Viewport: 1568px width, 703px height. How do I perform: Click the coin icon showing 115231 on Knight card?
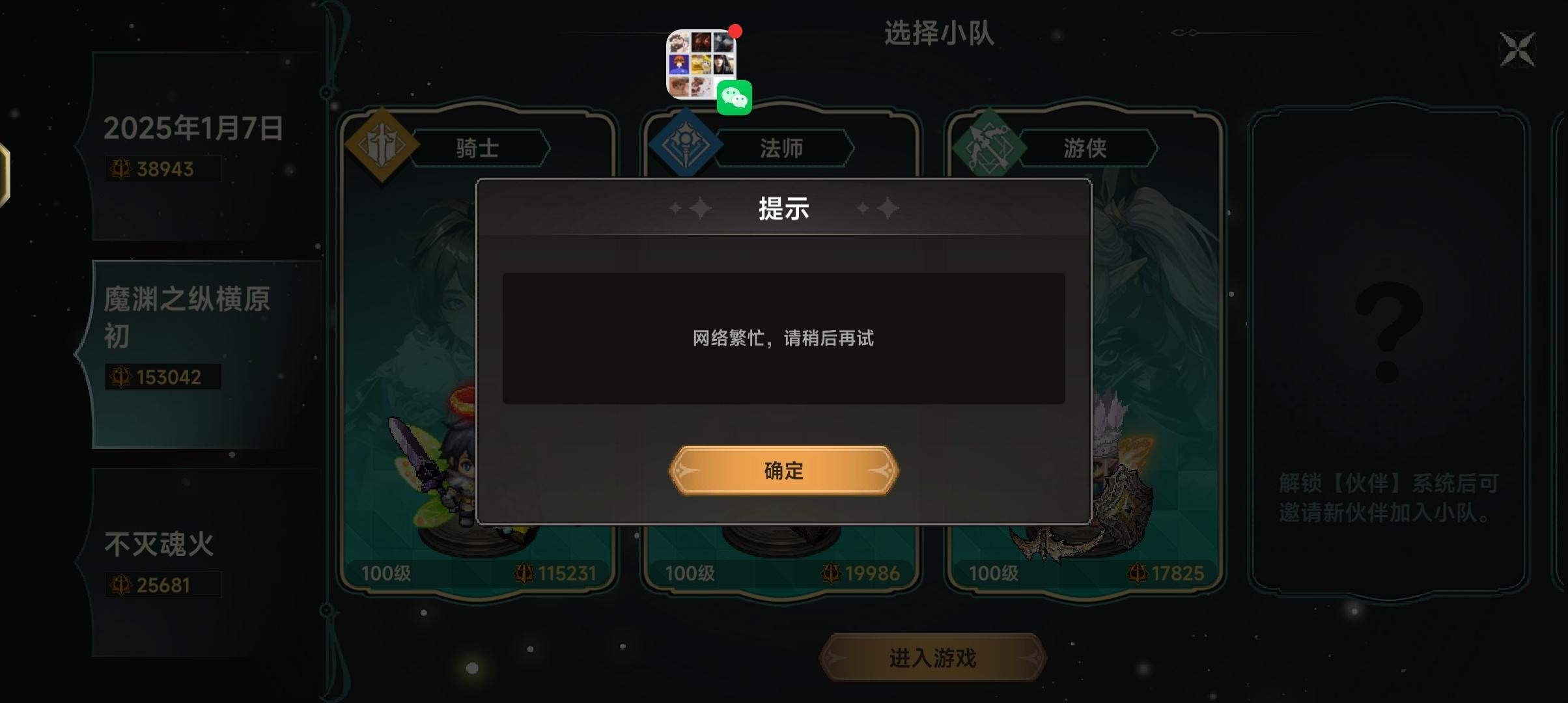tap(524, 573)
